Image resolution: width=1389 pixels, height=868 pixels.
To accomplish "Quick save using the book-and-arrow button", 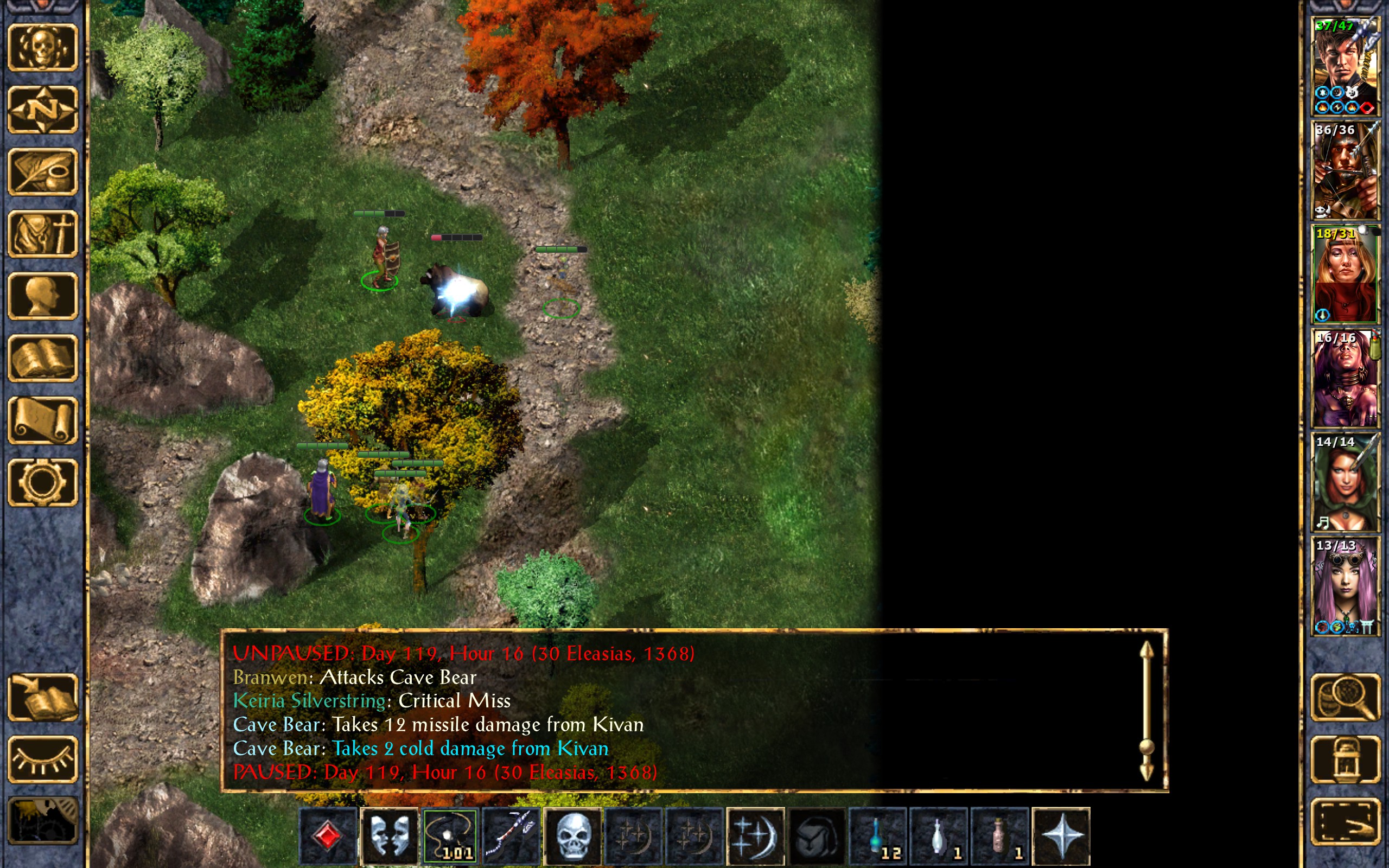I will click(x=43, y=697).
